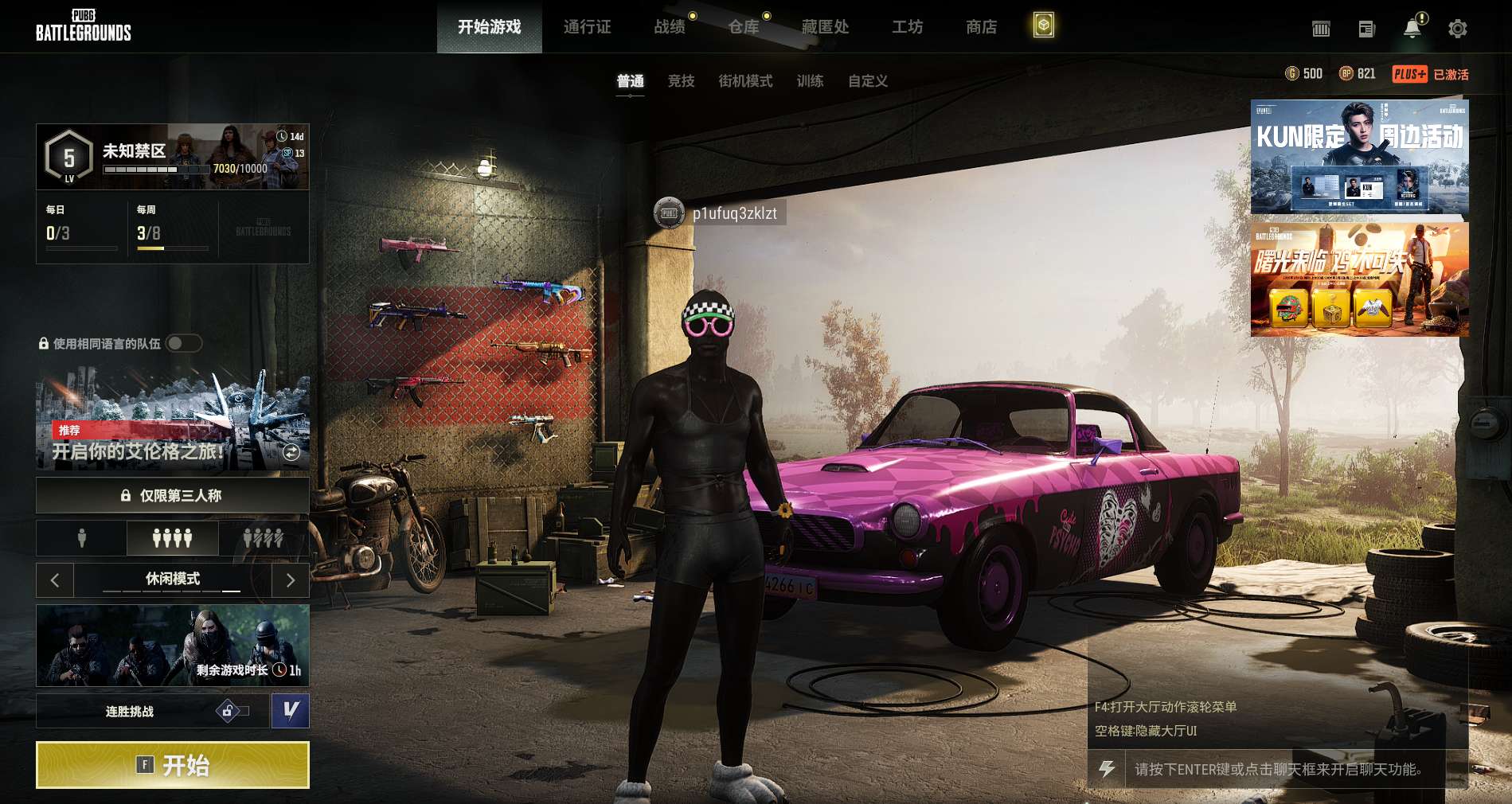Viewport: 1512px width, 804px height.
Task: Open the 工坊 workshop tab
Action: pyautogui.click(x=907, y=27)
